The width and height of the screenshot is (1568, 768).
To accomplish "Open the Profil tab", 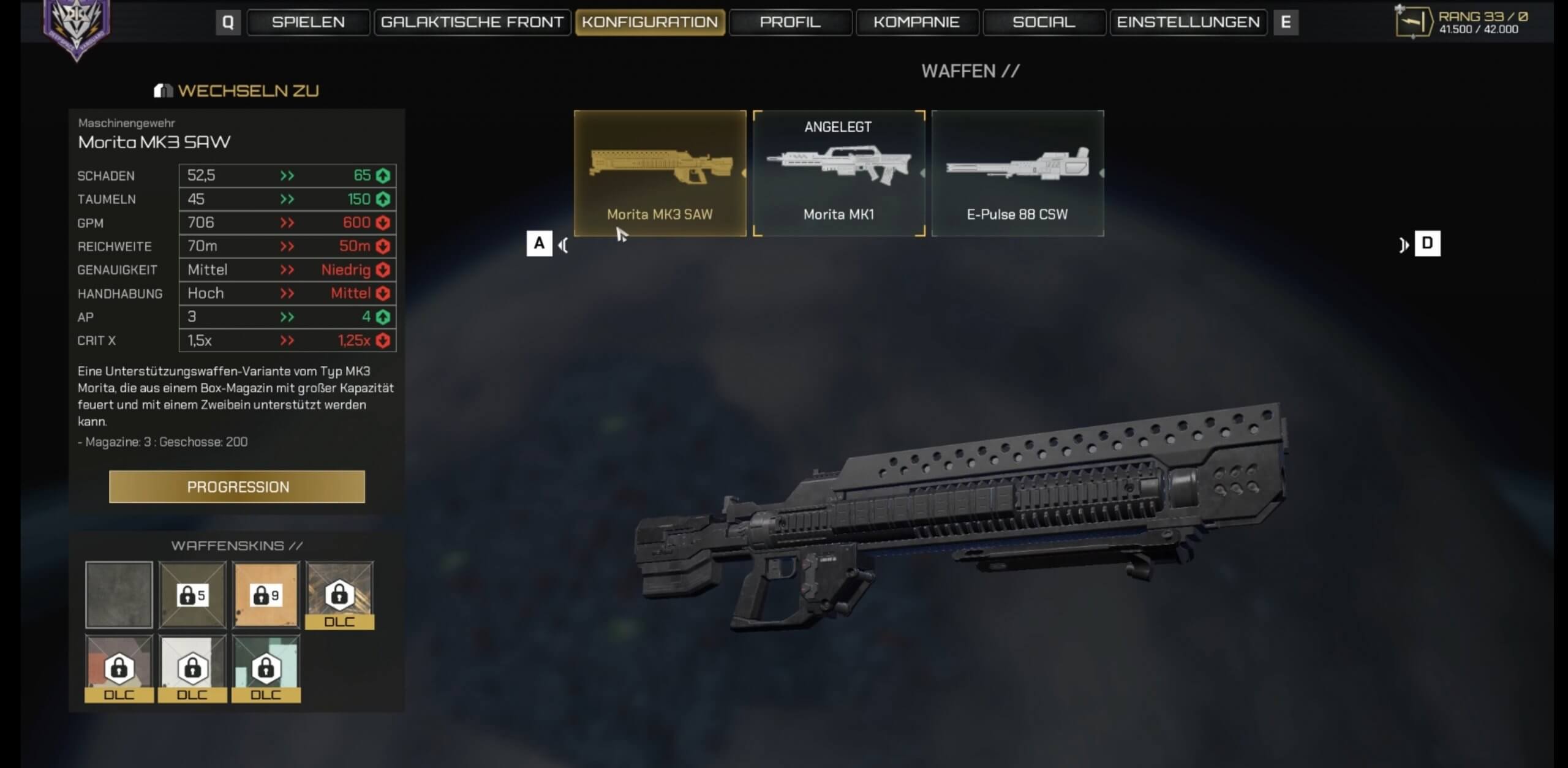I will [790, 22].
